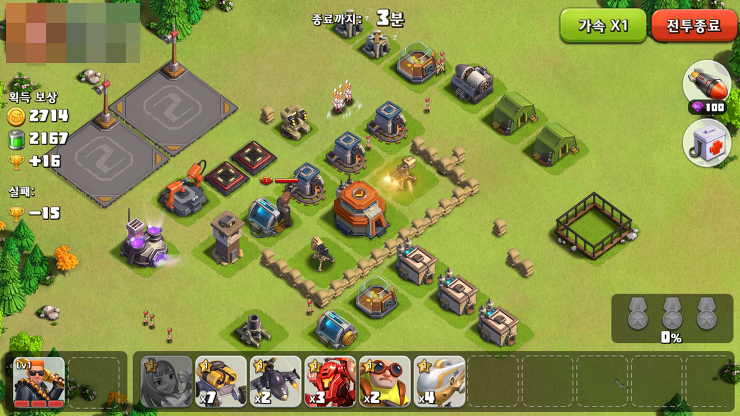Select the yellow mech unit x7
740x416 pixels.
221,381
